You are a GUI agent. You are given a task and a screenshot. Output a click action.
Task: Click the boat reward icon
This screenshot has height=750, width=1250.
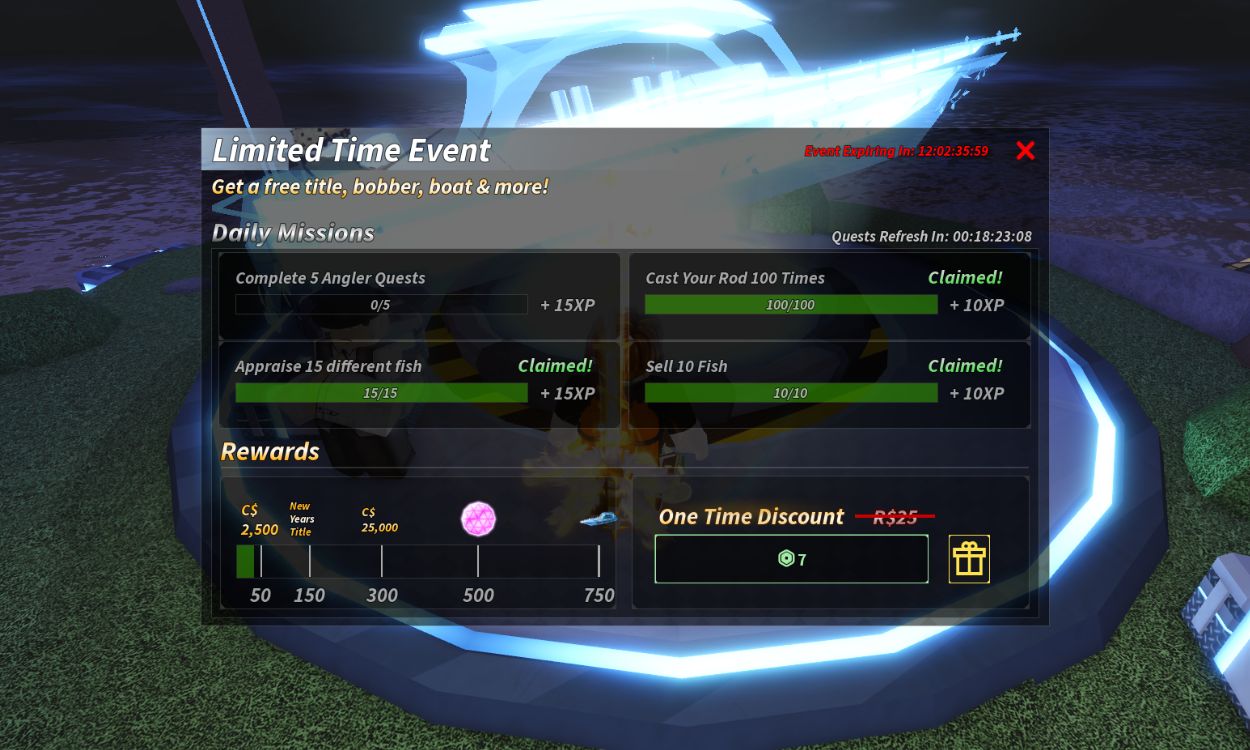(x=598, y=519)
